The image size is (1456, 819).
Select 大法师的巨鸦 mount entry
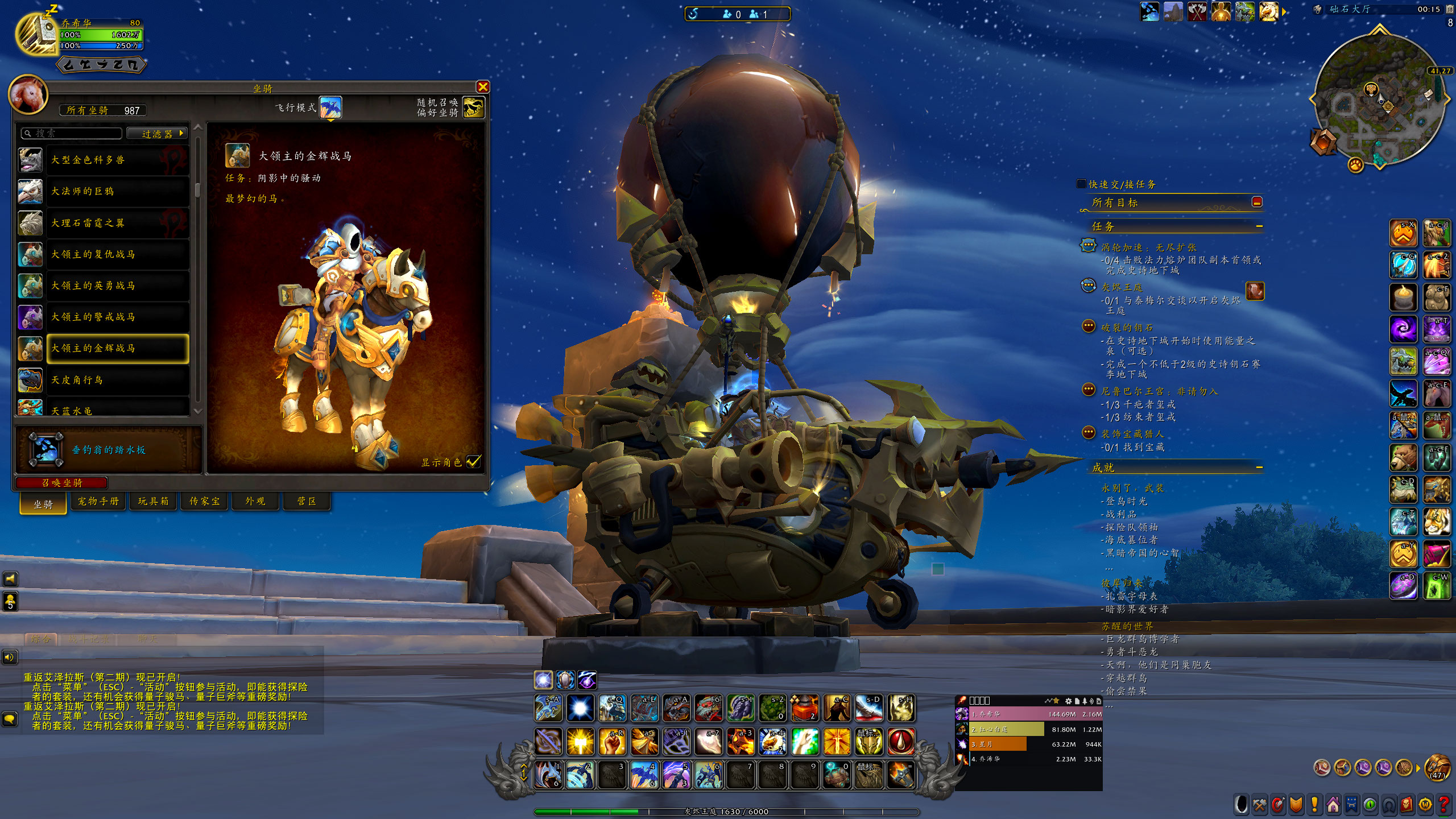(103, 192)
